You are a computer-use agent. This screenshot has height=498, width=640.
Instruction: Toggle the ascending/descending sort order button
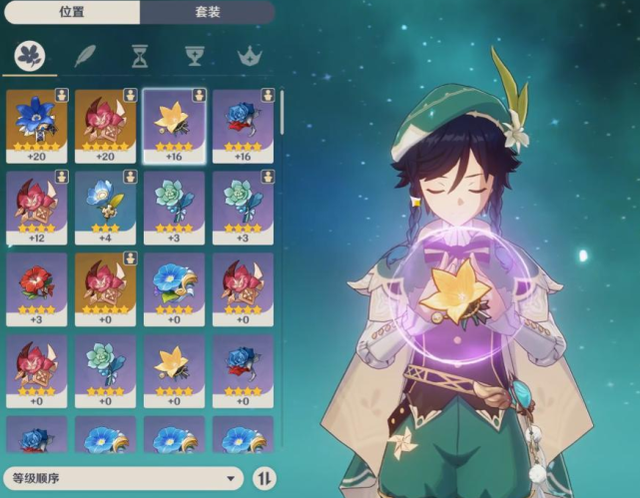pyautogui.click(x=264, y=478)
